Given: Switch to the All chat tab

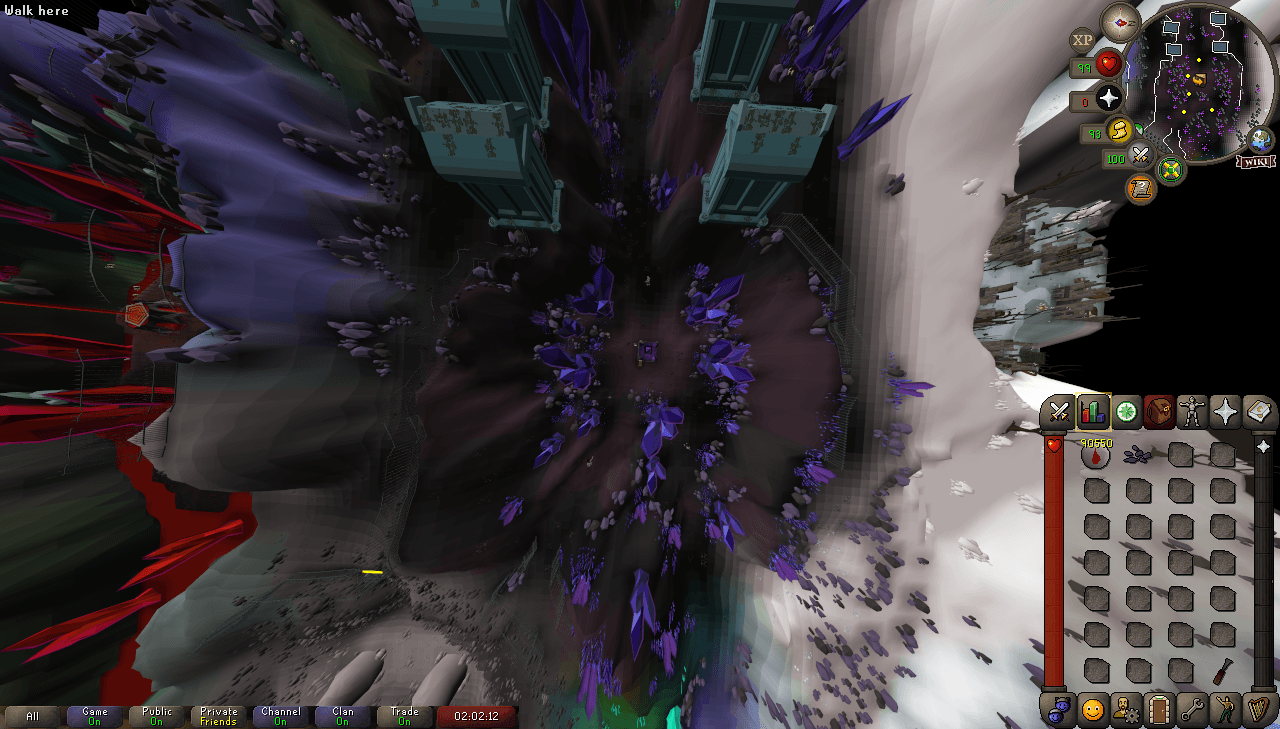Looking at the screenshot, I should click(x=33, y=716).
